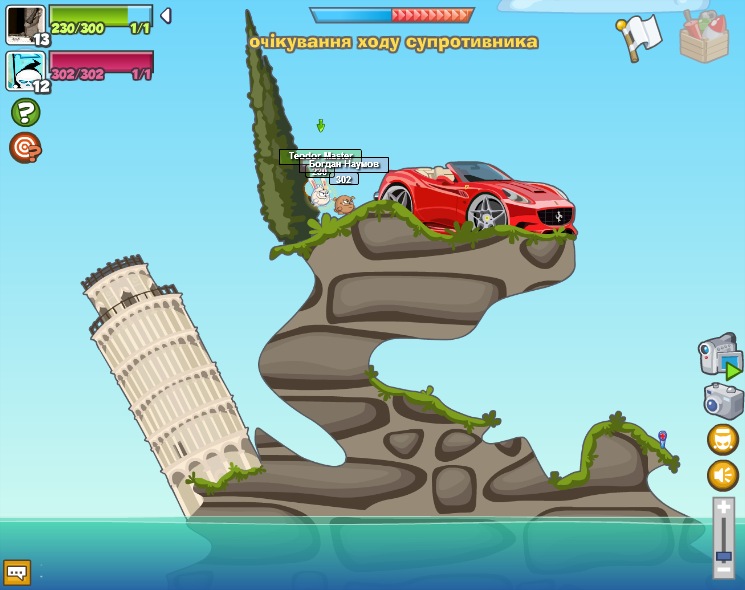Open the weapons crate
The width and height of the screenshot is (745, 590).
coord(704,37)
